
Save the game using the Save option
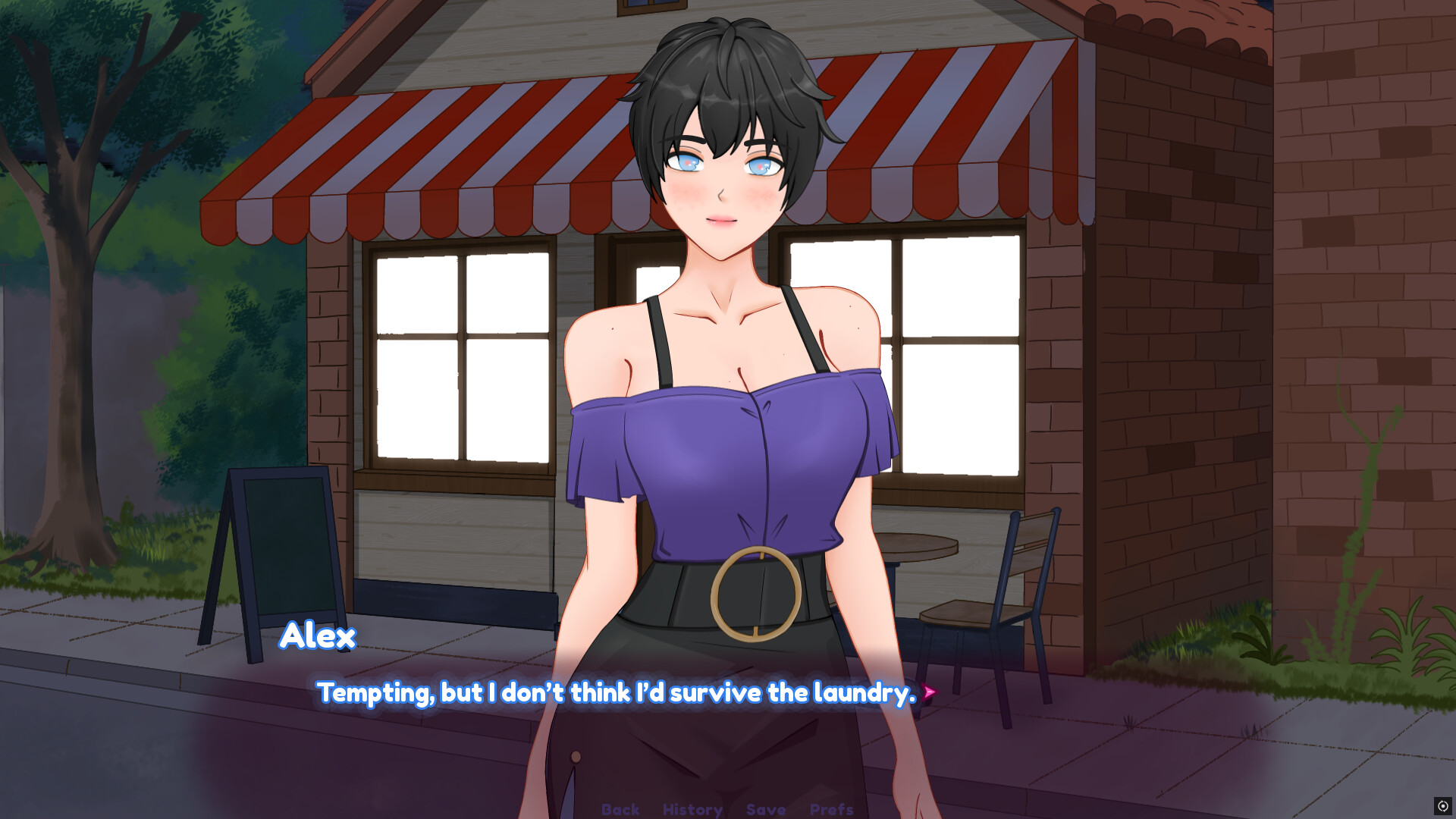766,809
